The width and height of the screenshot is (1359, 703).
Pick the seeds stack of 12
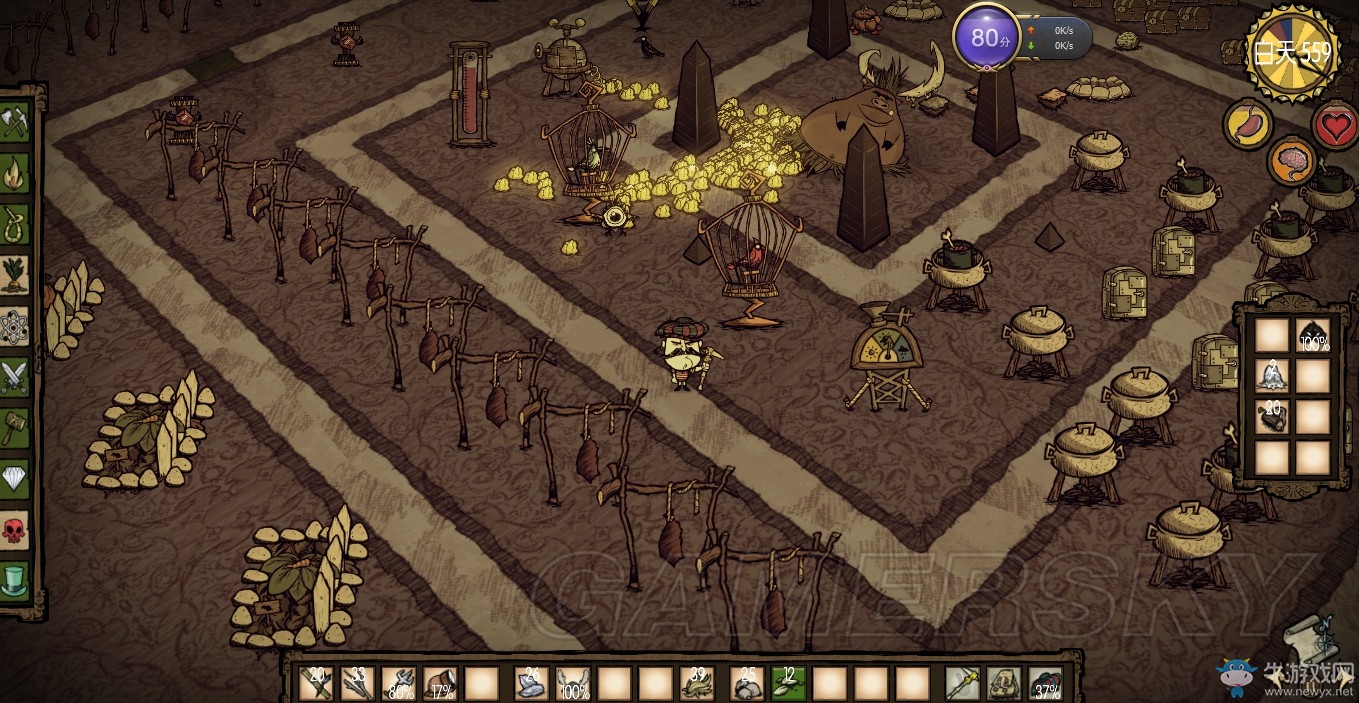[787, 683]
